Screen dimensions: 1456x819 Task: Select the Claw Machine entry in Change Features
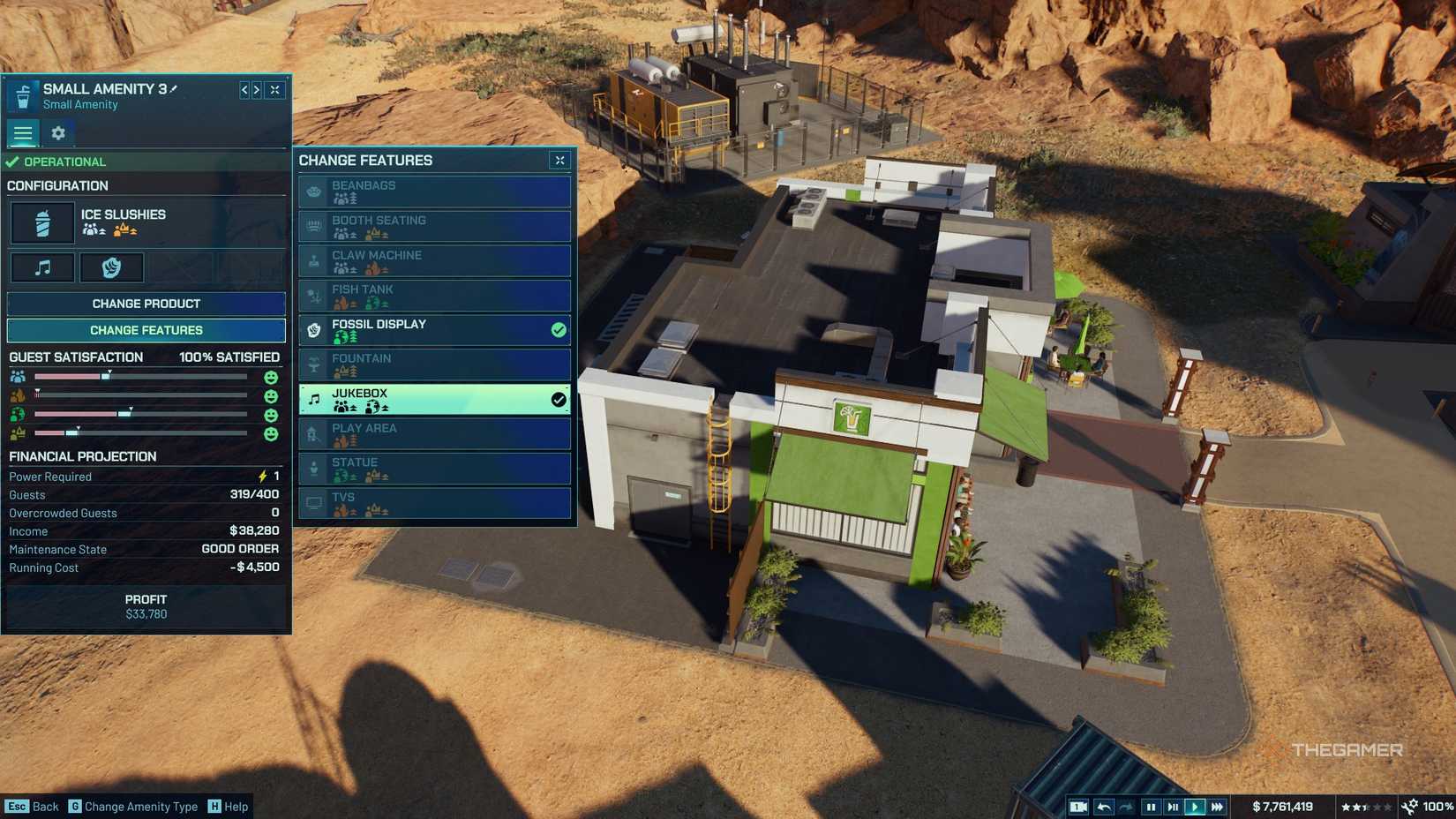click(433, 260)
